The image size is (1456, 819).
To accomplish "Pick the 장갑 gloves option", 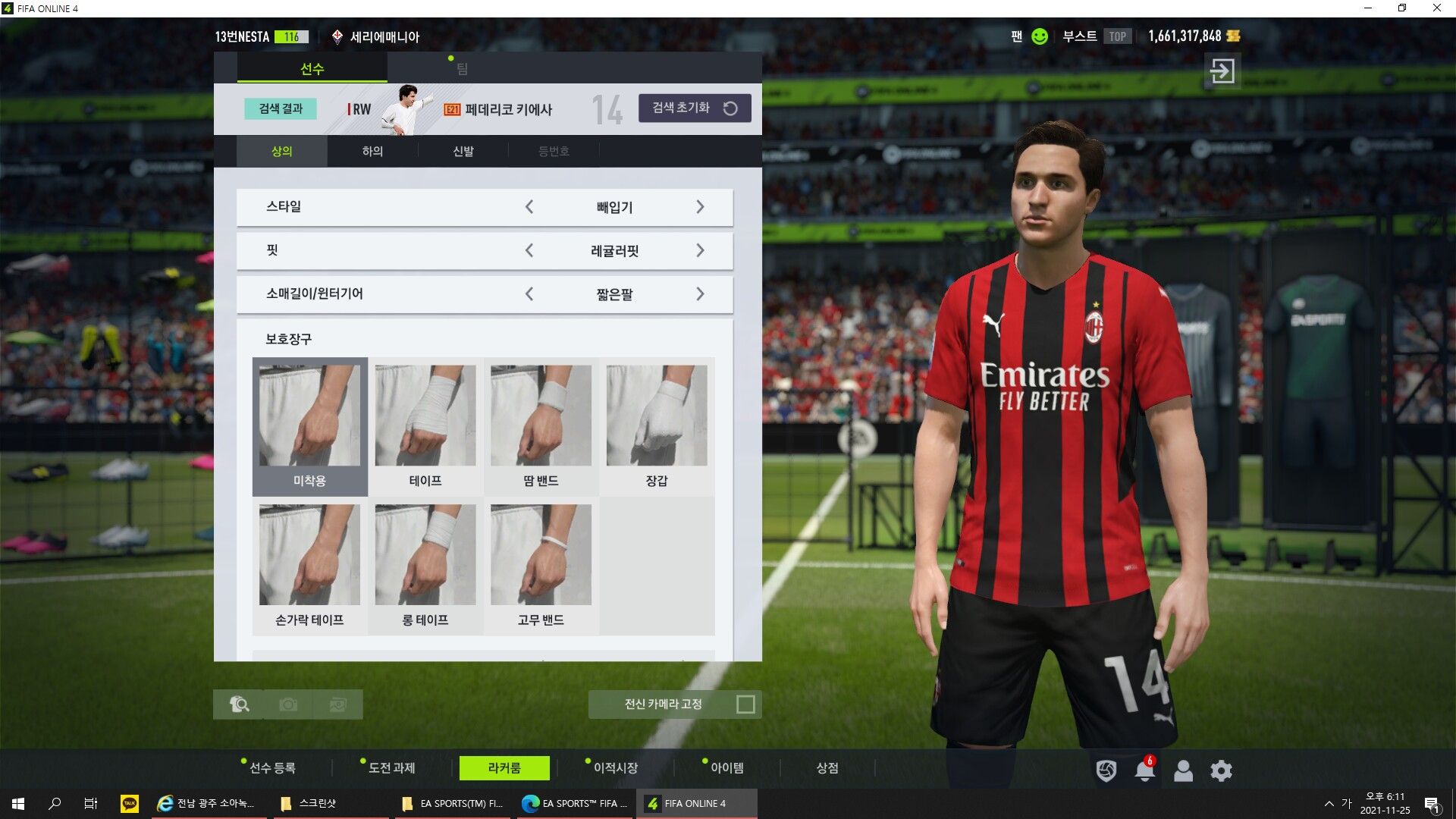I will [x=657, y=425].
